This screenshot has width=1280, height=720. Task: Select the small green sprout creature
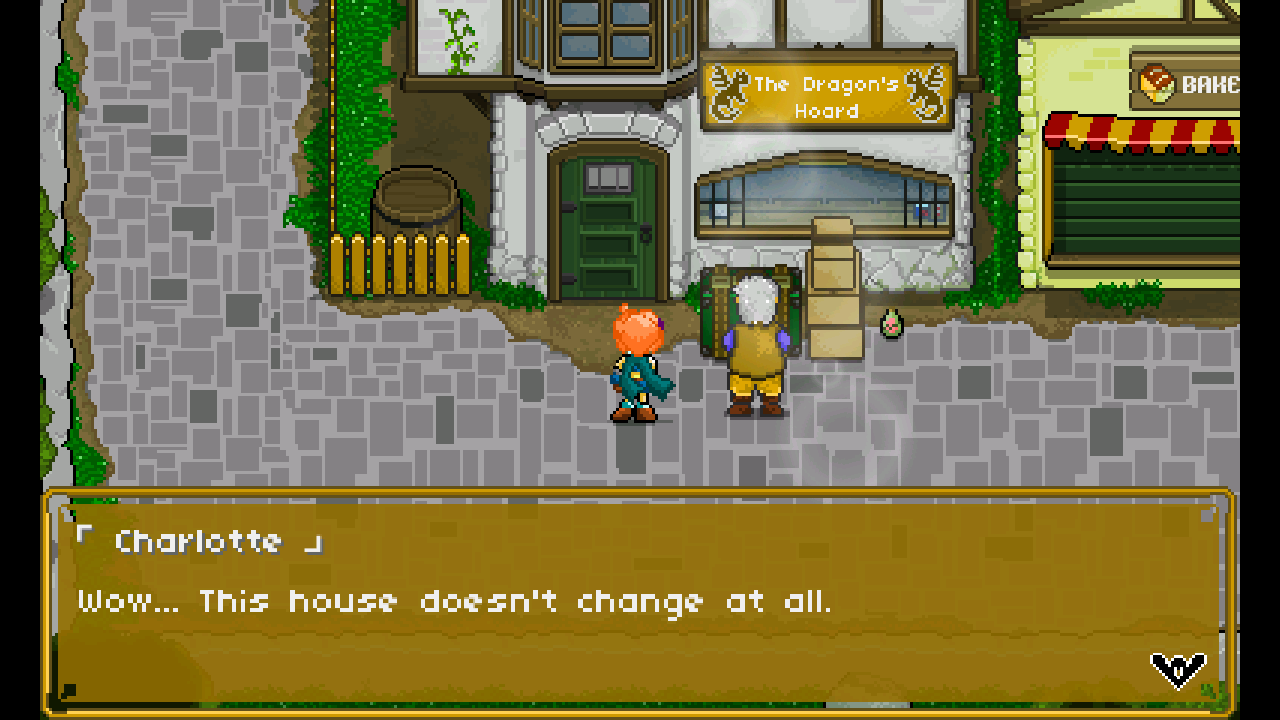coord(889,325)
